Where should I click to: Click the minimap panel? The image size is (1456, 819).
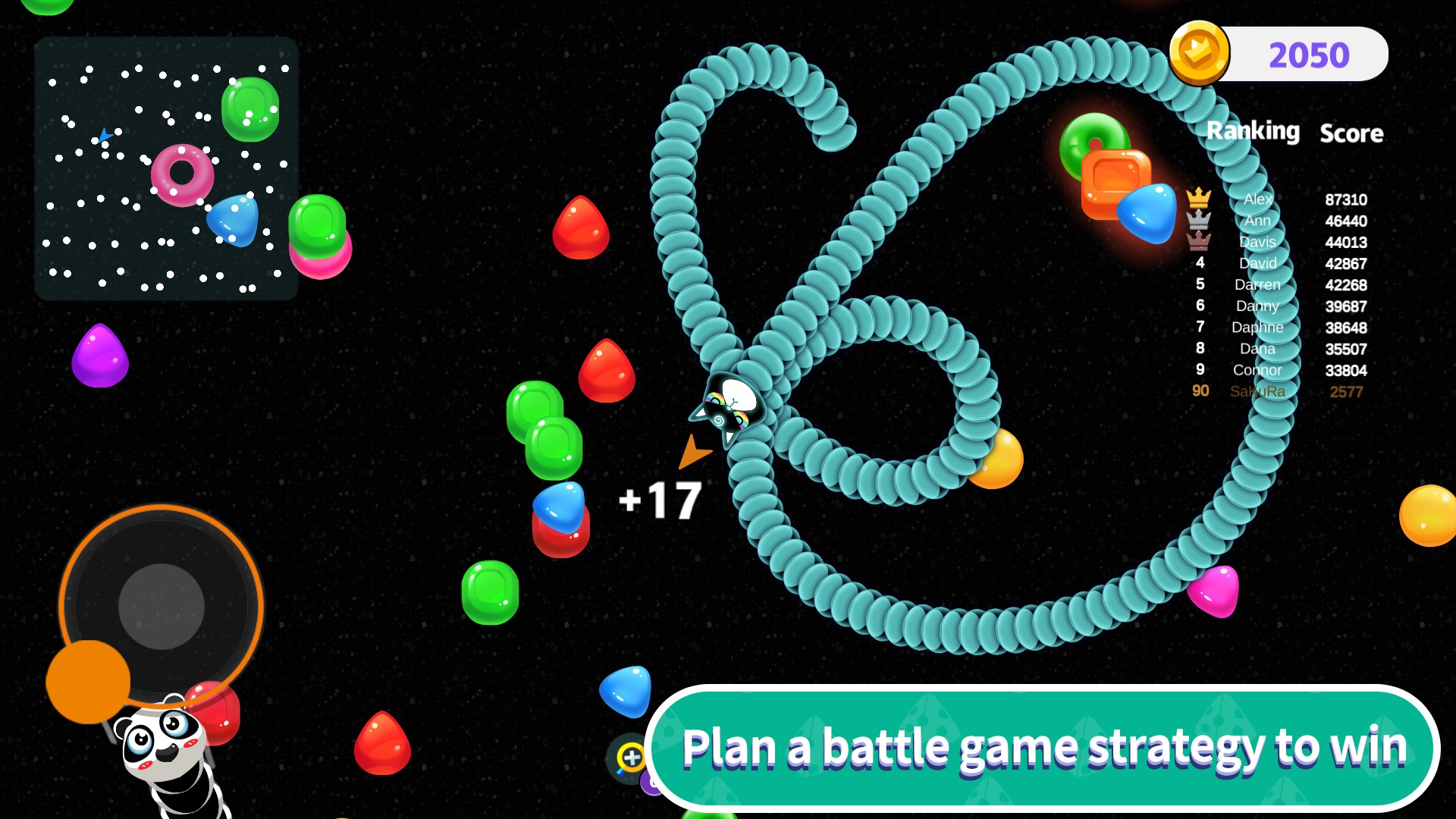click(x=166, y=168)
